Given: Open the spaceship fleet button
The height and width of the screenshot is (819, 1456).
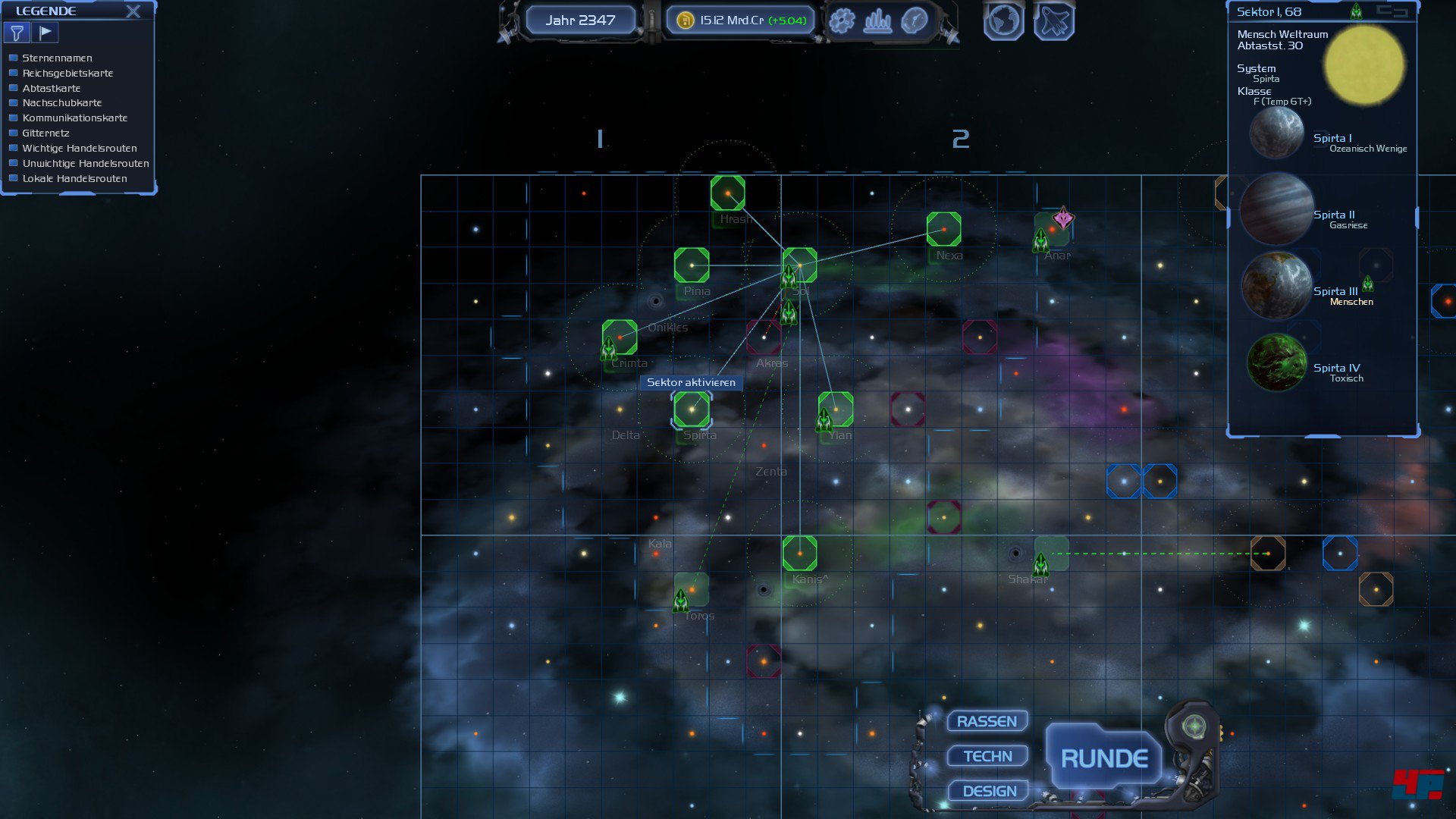Looking at the screenshot, I should pyautogui.click(x=1054, y=21).
